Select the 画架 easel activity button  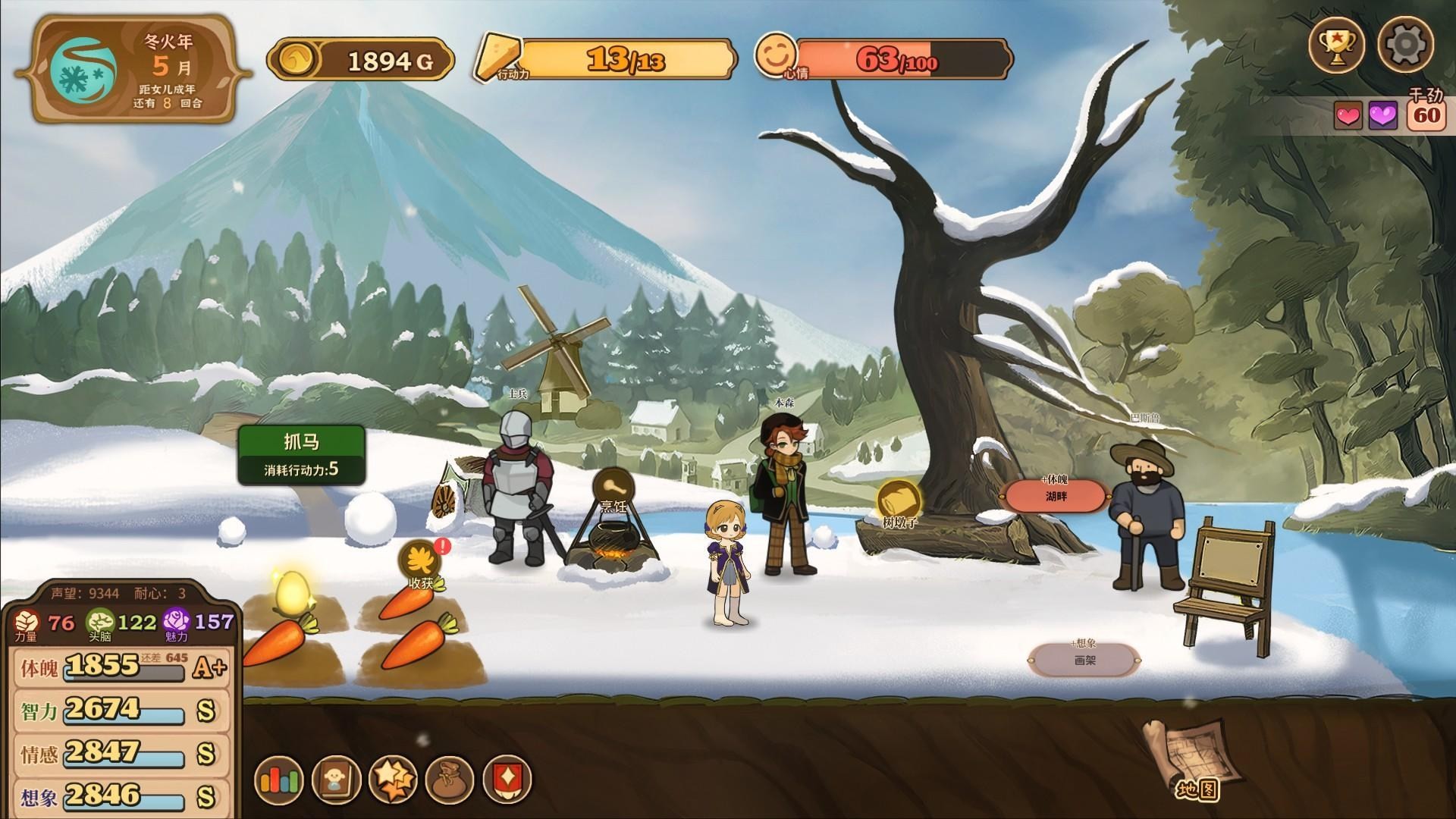[x=1084, y=660]
